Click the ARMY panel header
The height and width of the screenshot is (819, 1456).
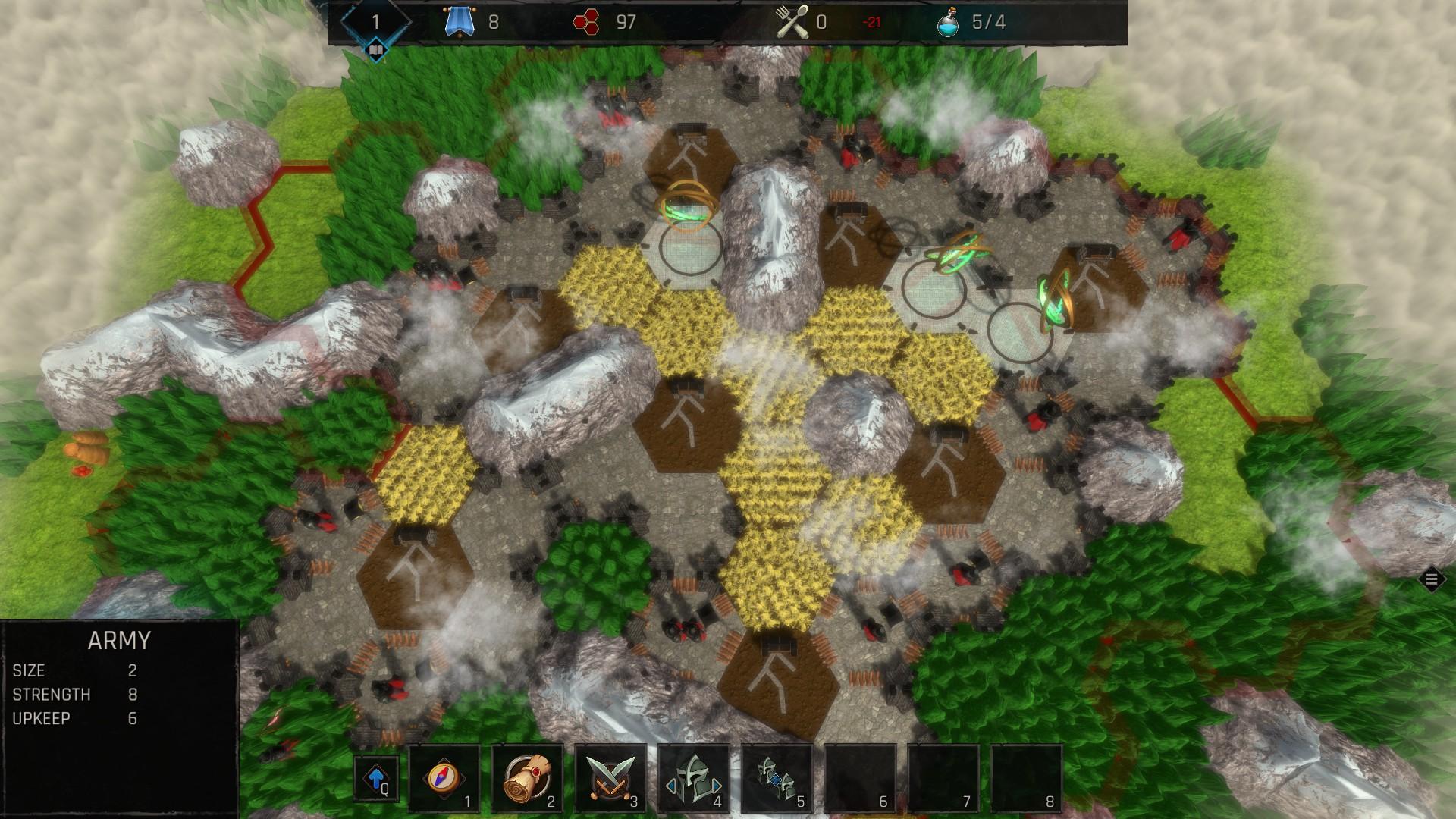[119, 640]
